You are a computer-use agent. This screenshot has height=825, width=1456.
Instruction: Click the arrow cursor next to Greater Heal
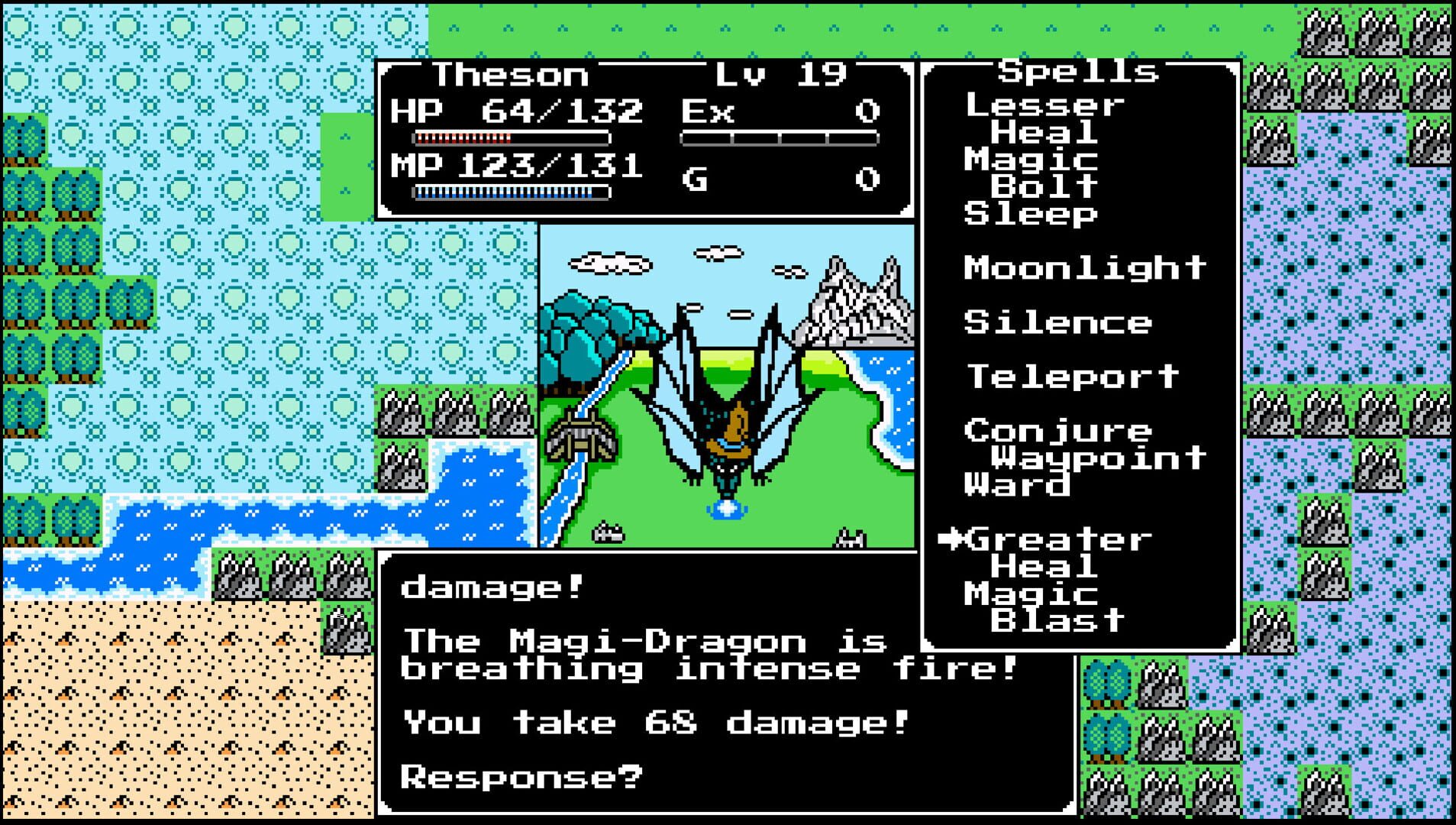pyautogui.click(x=952, y=540)
